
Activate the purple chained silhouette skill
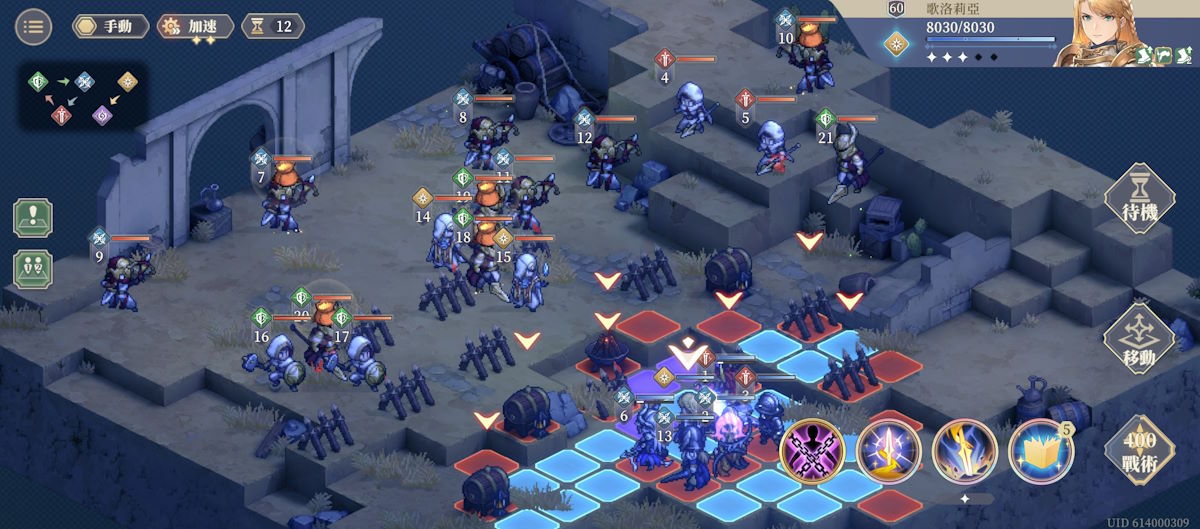click(813, 450)
